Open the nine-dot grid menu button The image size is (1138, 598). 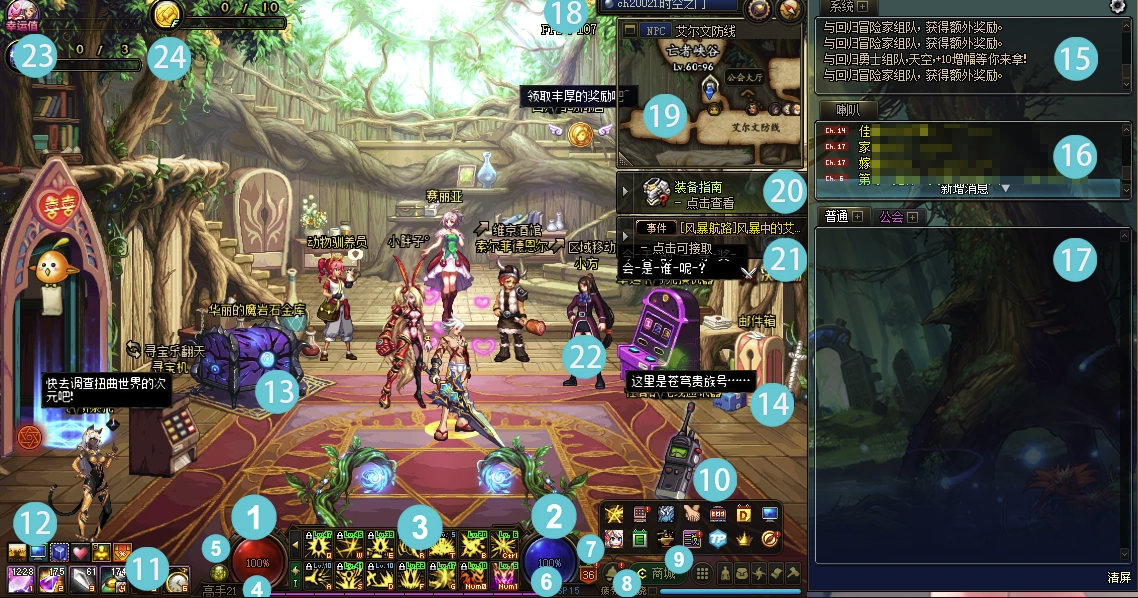tap(703, 574)
